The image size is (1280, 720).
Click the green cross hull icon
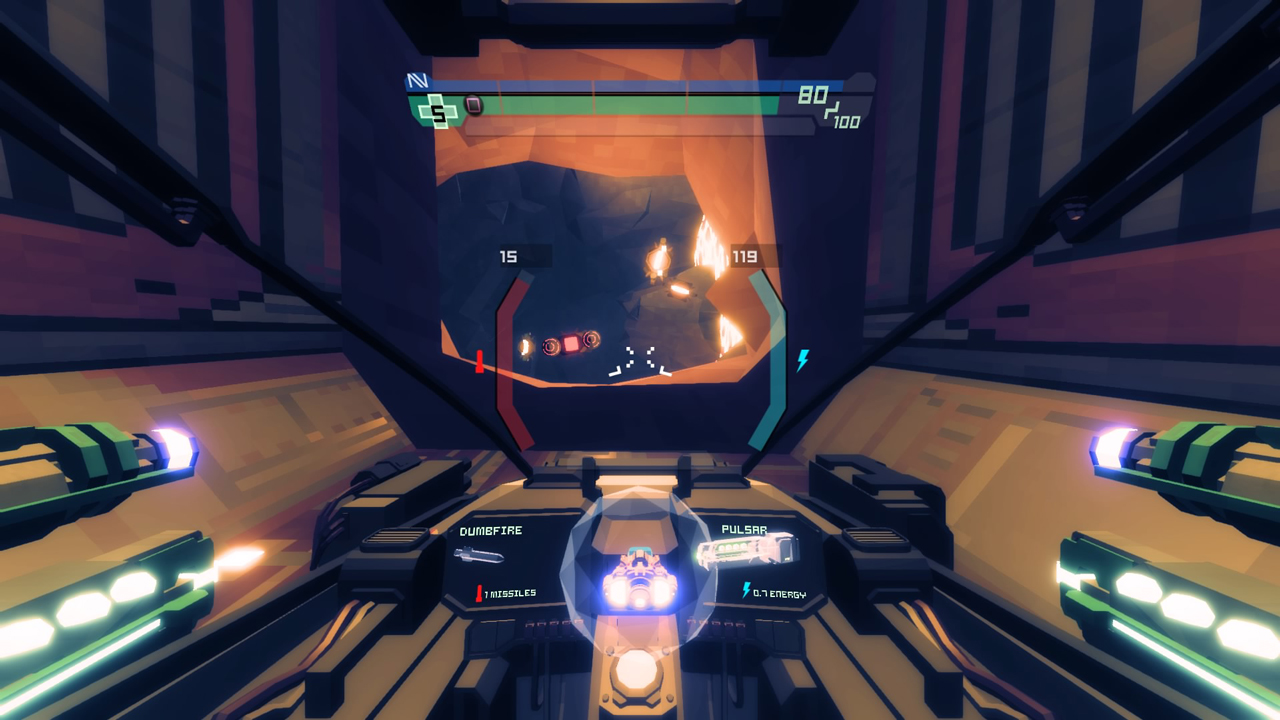click(438, 112)
